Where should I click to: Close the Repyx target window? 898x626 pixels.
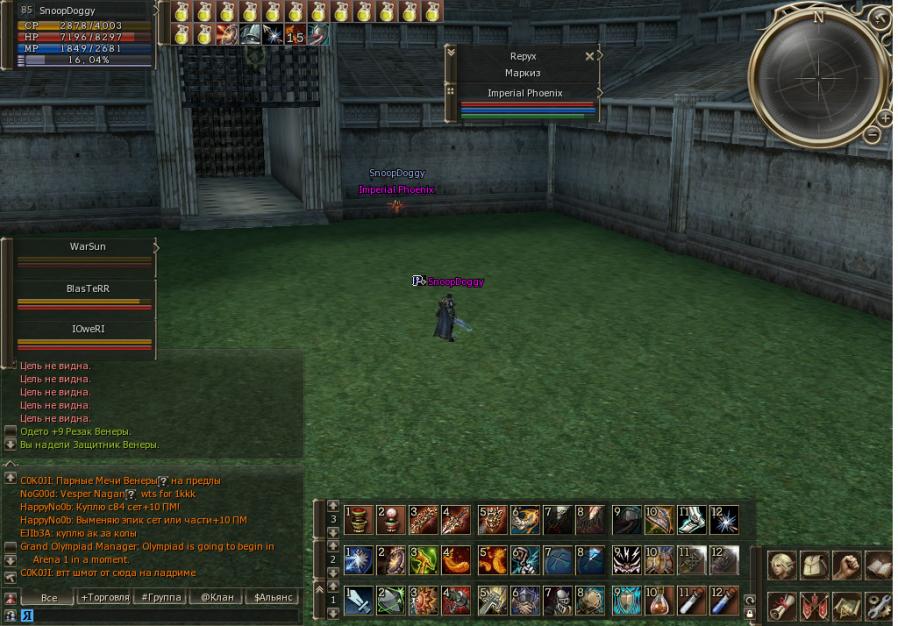(x=590, y=56)
